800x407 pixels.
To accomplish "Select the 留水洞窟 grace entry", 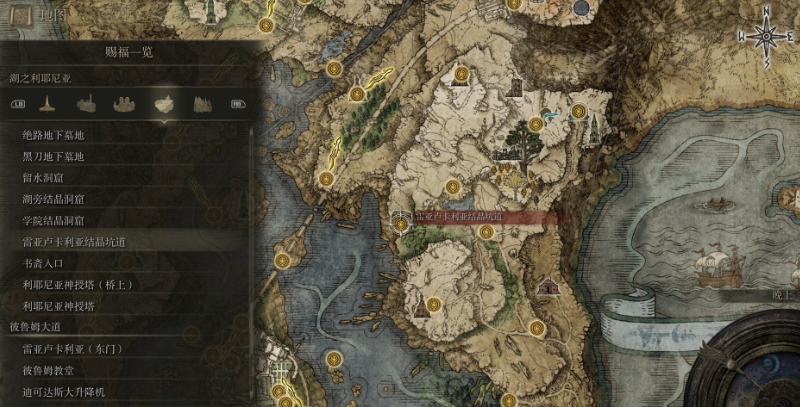I will (46, 177).
